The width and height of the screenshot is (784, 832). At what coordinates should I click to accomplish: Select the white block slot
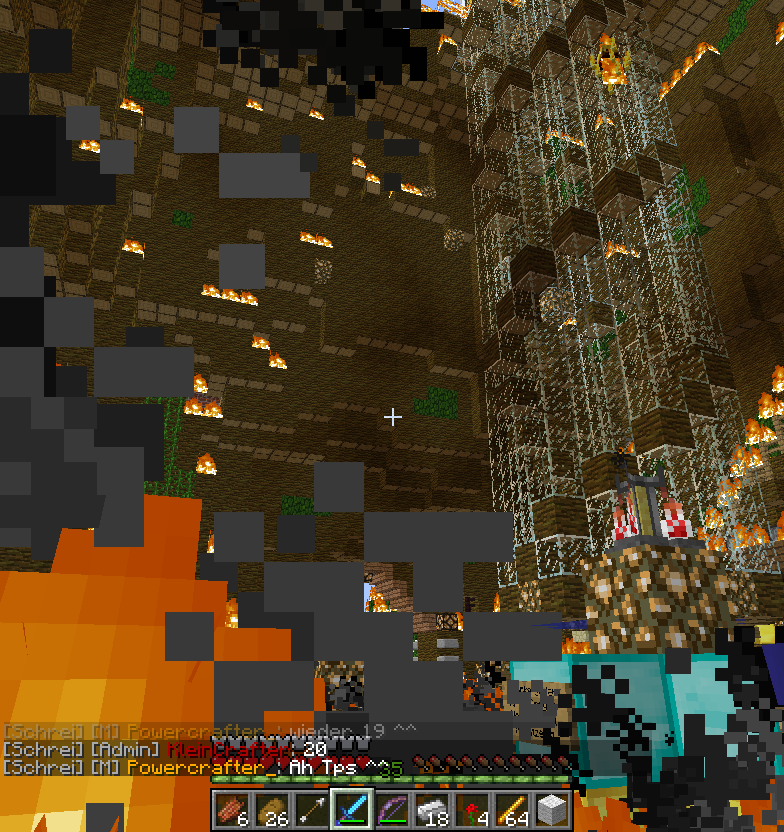click(x=552, y=809)
